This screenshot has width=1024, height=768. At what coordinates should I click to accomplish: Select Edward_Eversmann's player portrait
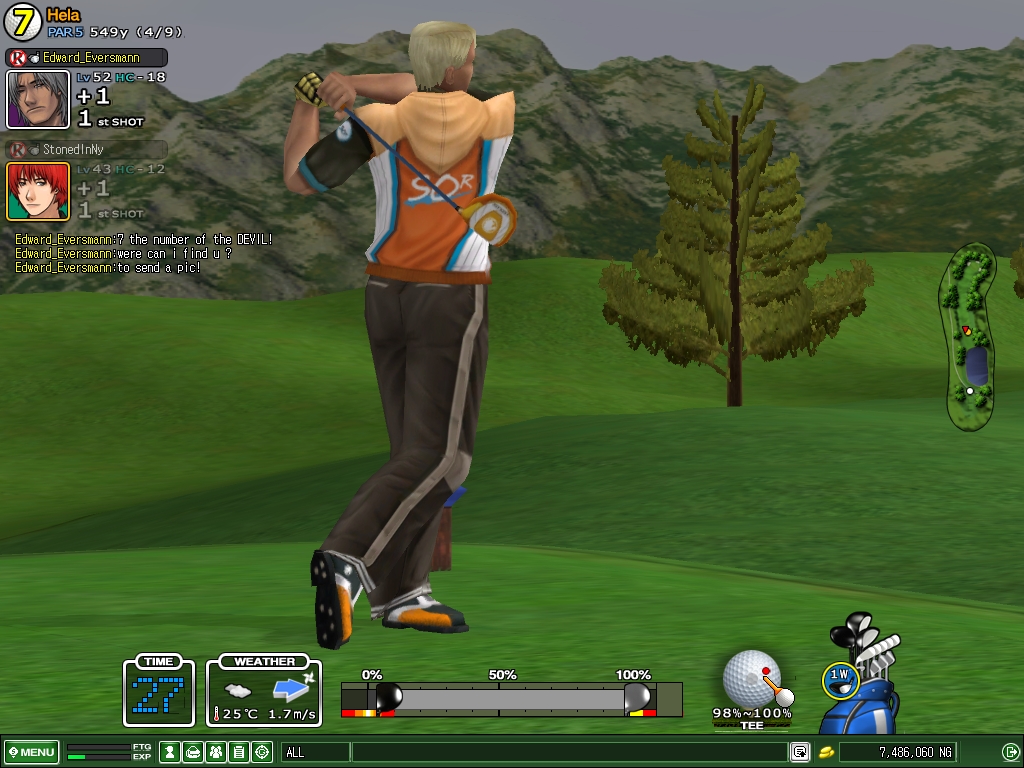click(38, 99)
